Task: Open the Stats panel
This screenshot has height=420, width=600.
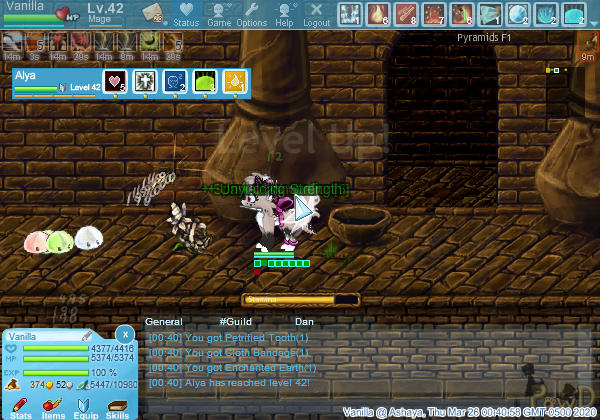Action: coord(21,406)
